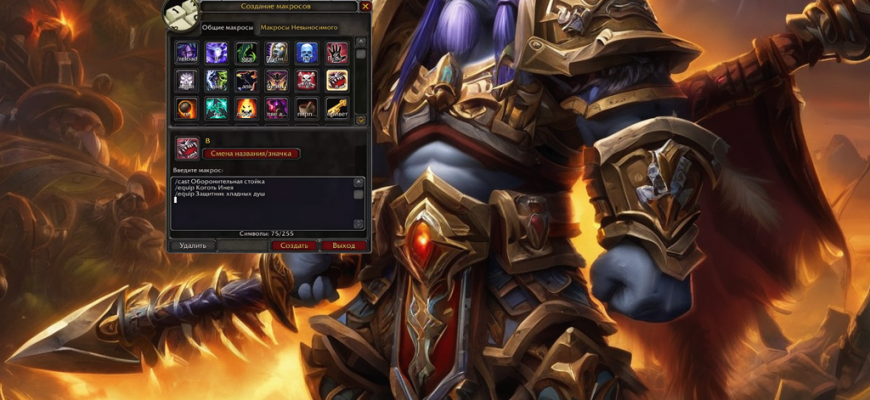Image resolution: width=870 pixels, height=400 pixels.
Task: Select the highlighted fanged jaws macro slot
Action: tap(337, 80)
